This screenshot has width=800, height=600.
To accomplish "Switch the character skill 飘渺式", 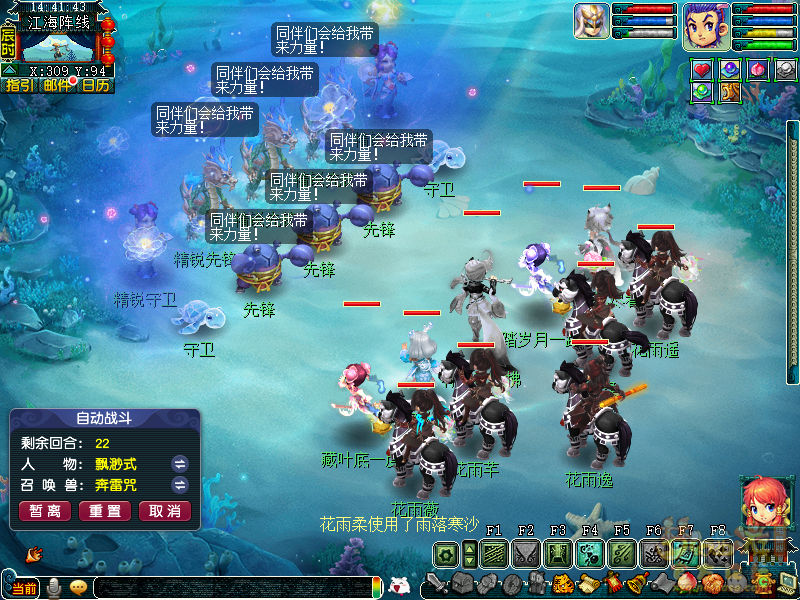I will [x=180, y=464].
